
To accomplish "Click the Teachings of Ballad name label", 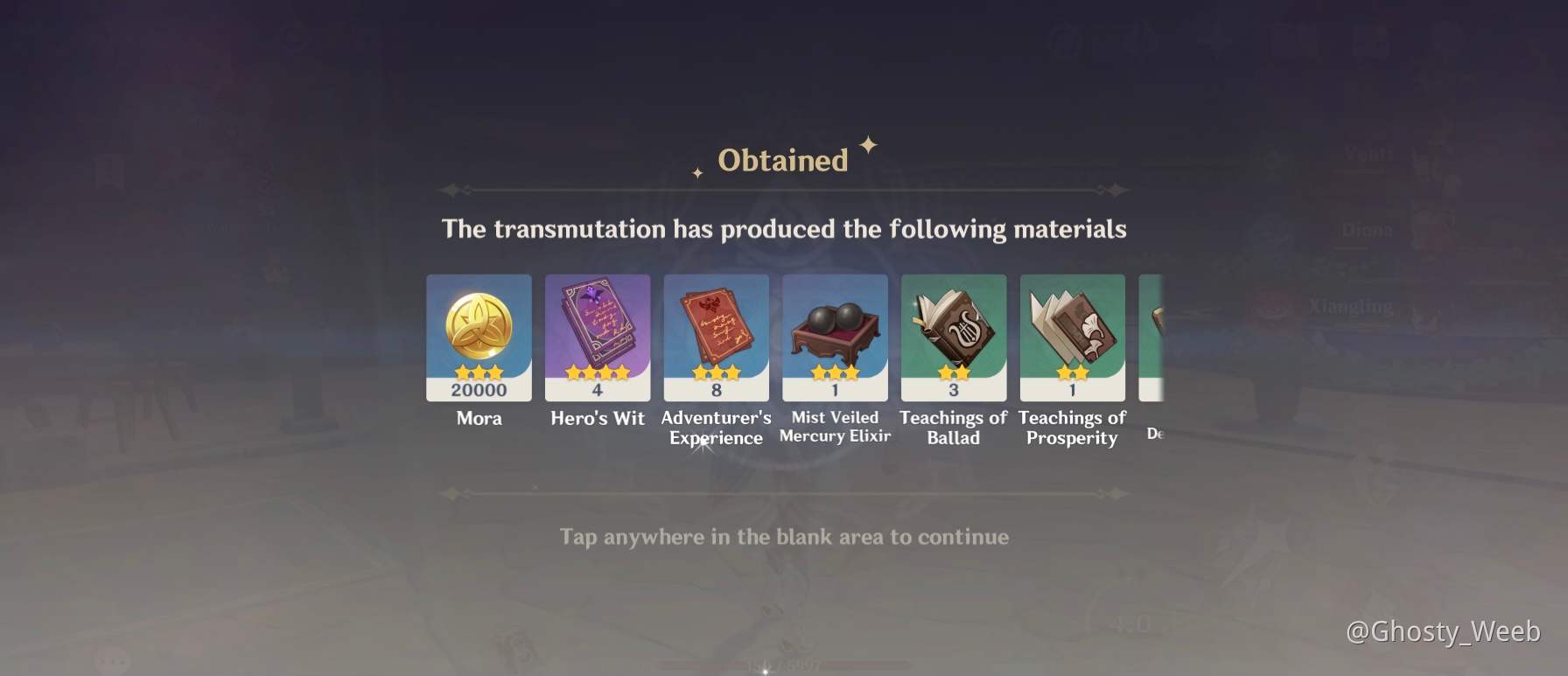I will coord(953,428).
